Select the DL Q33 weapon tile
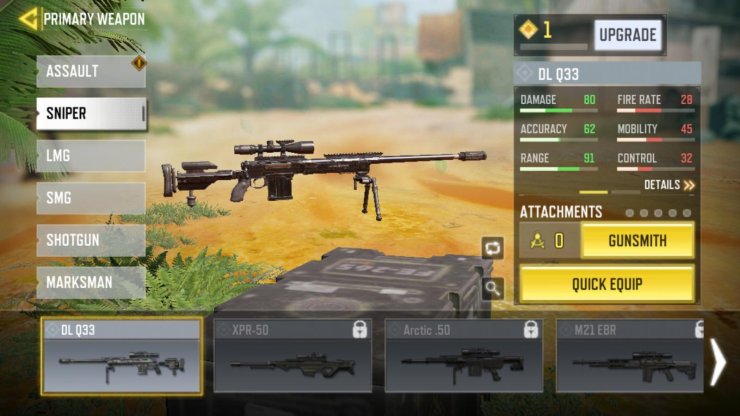This screenshot has width=740, height=416. pos(121,356)
